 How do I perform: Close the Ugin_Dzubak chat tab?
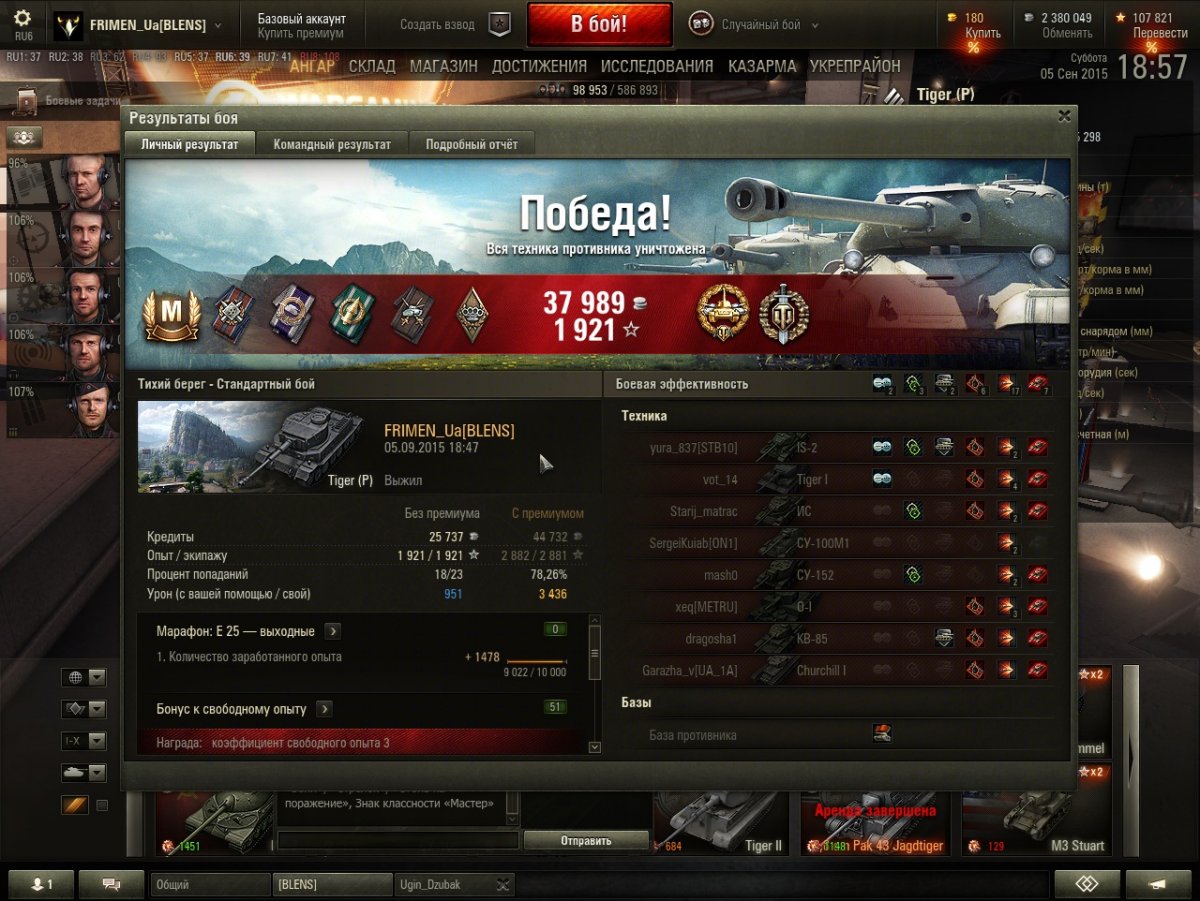pos(503,884)
